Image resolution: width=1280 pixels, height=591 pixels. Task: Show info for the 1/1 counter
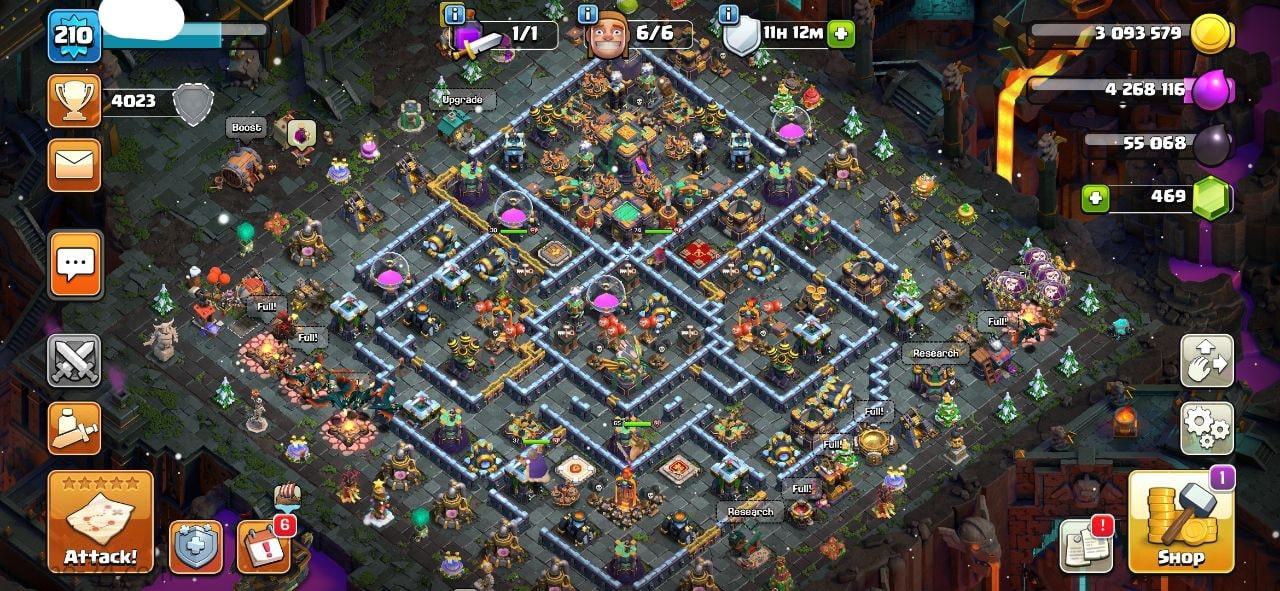point(454,14)
